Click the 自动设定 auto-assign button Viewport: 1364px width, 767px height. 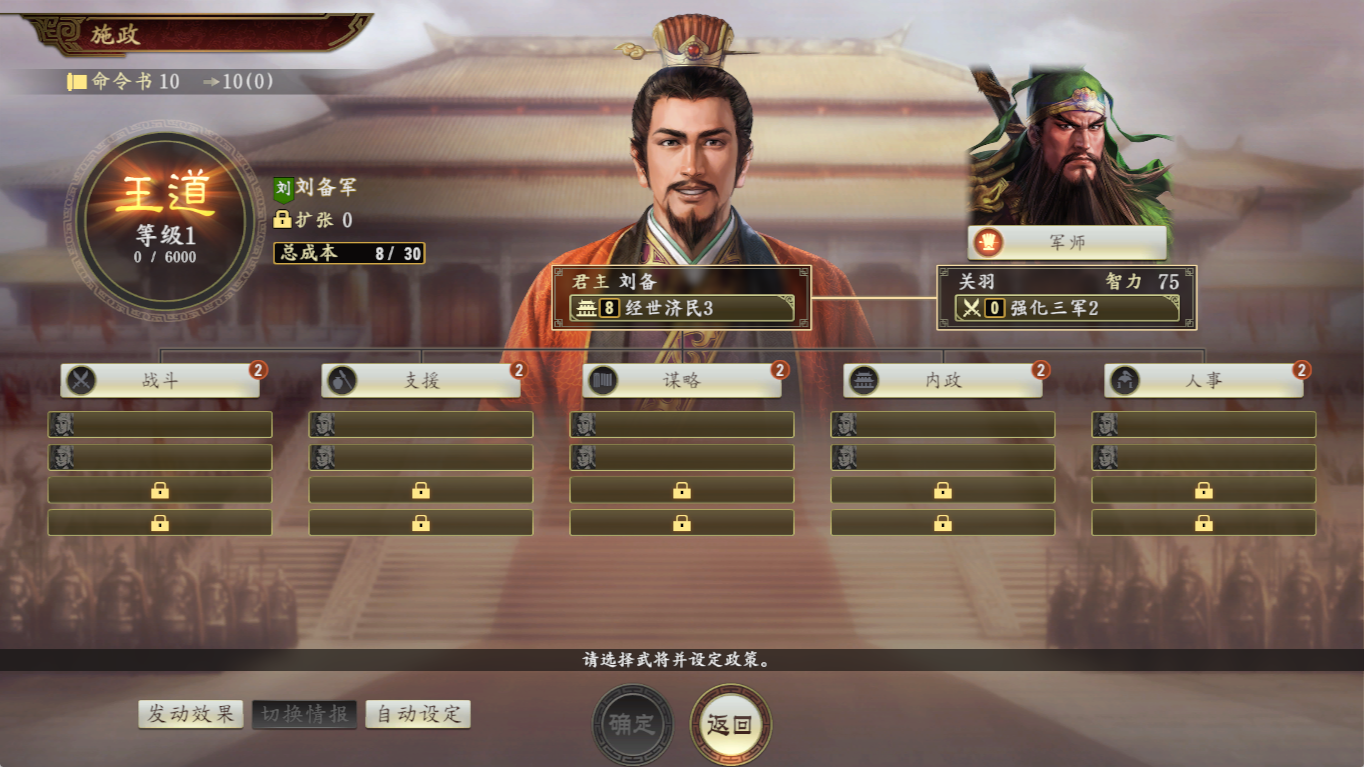pos(417,714)
